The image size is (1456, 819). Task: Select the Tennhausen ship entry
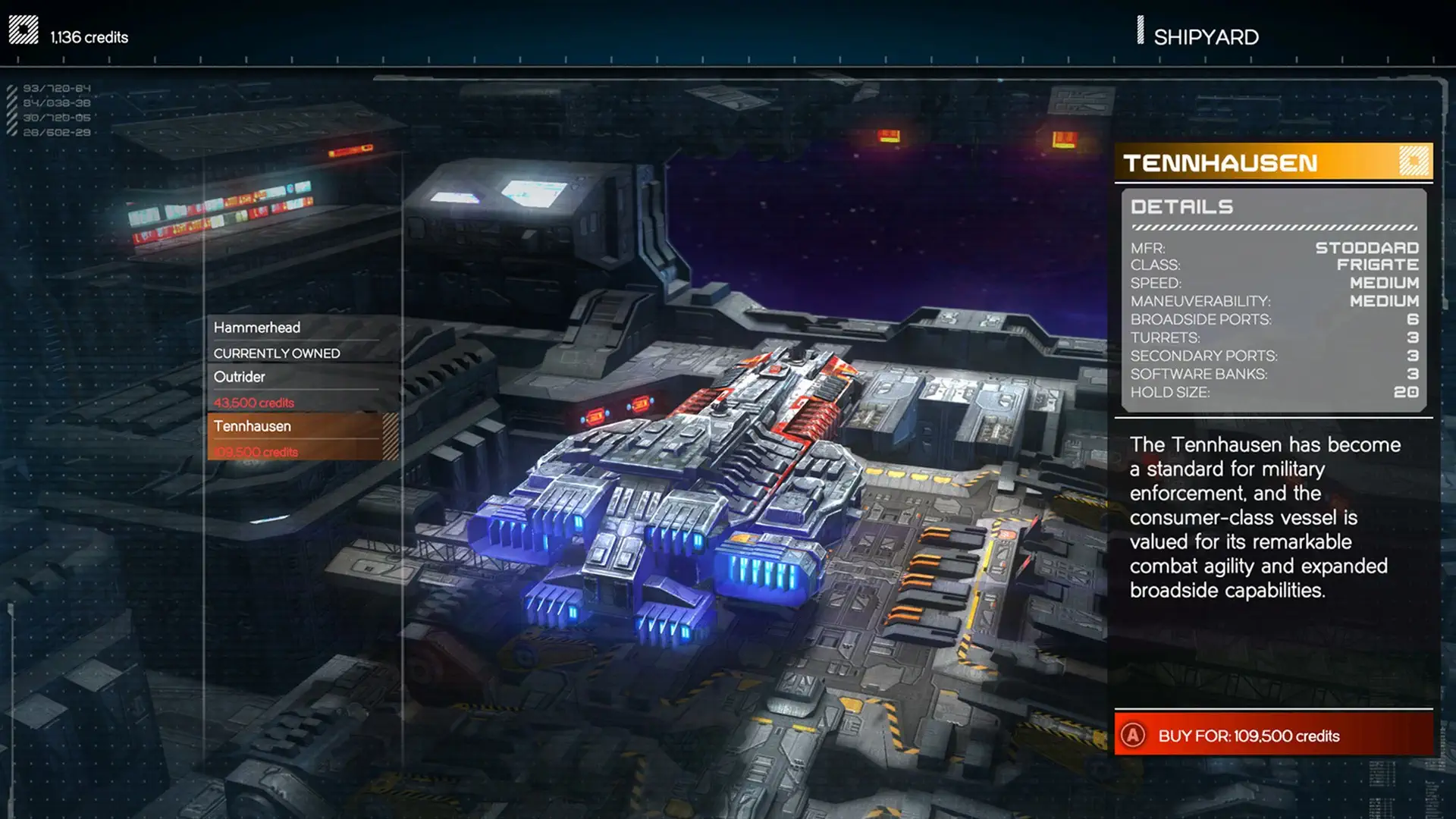(253, 426)
